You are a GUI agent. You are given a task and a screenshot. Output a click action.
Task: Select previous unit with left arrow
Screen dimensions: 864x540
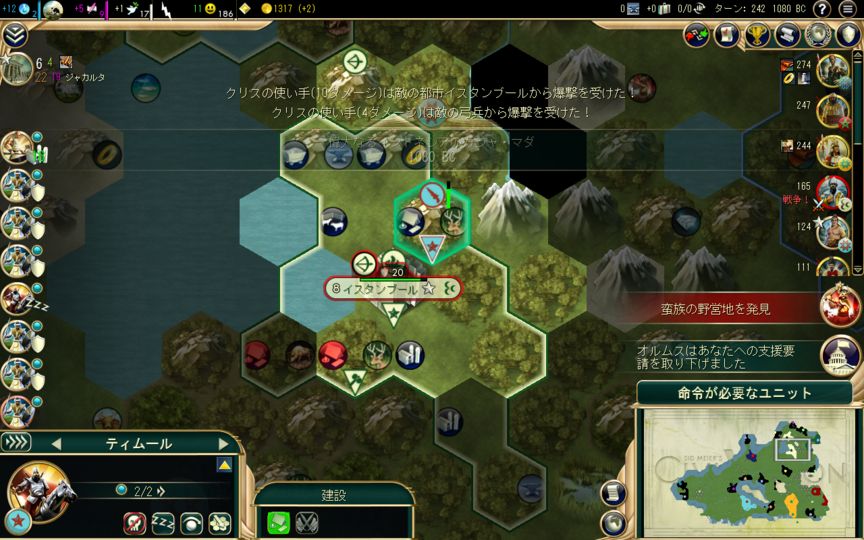pyautogui.click(x=56, y=443)
